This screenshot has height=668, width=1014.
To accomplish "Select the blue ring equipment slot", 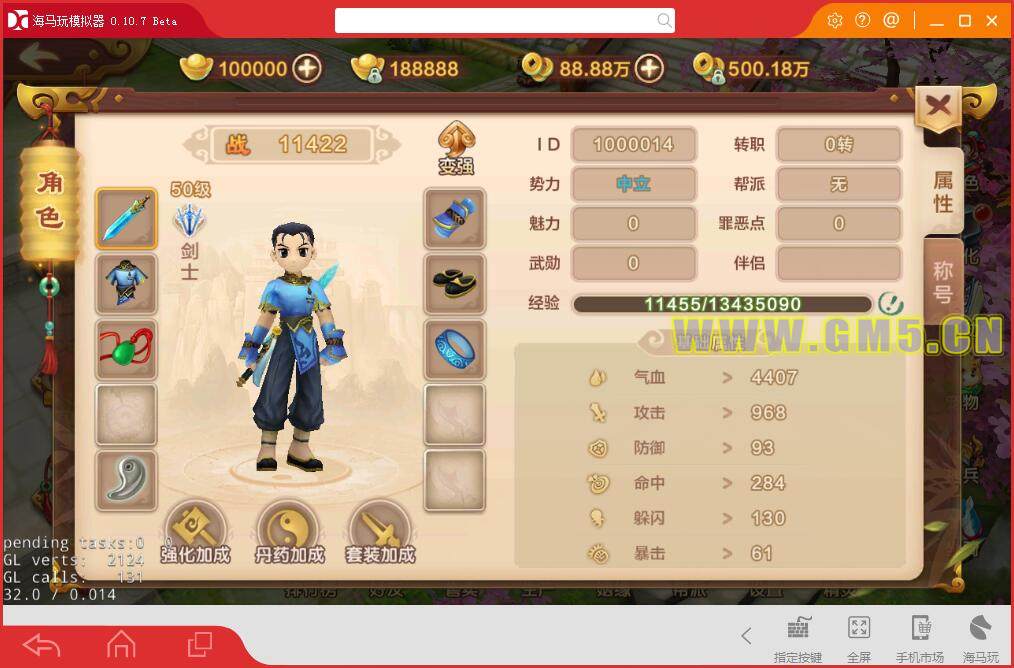I will coord(455,350).
